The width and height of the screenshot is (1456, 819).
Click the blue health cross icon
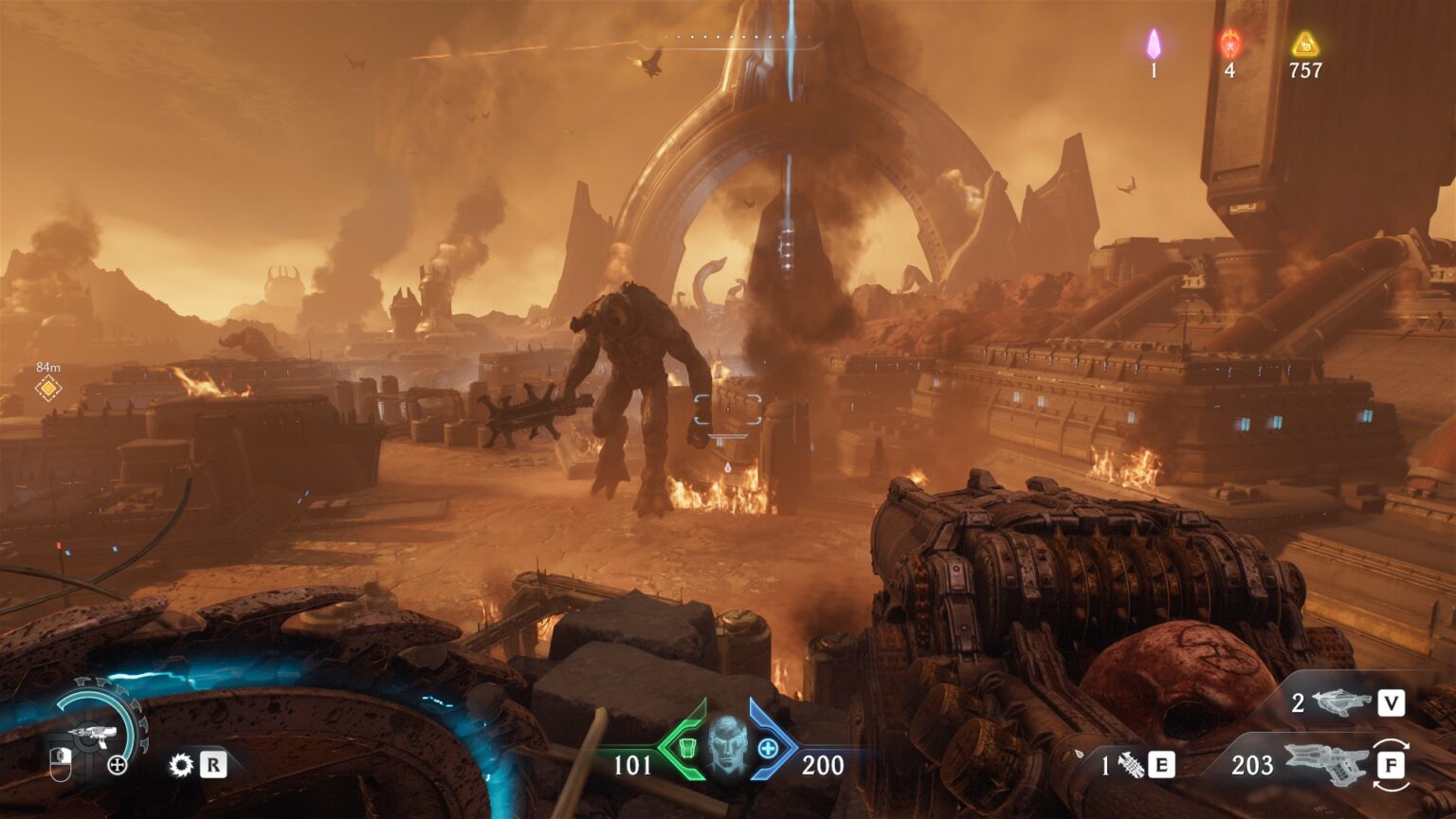click(767, 749)
